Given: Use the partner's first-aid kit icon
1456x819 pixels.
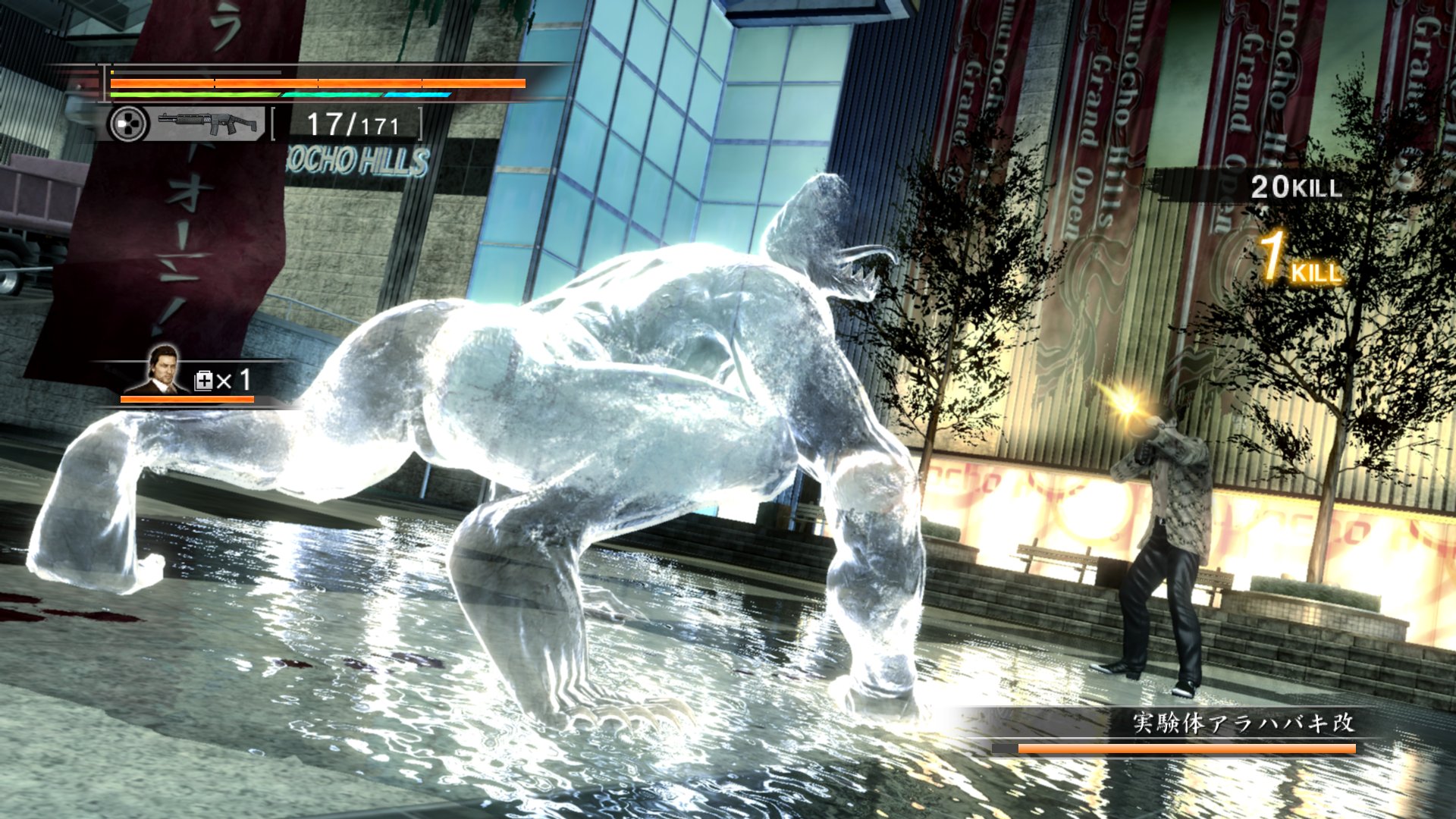Looking at the screenshot, I should click(x=204, y=380).
